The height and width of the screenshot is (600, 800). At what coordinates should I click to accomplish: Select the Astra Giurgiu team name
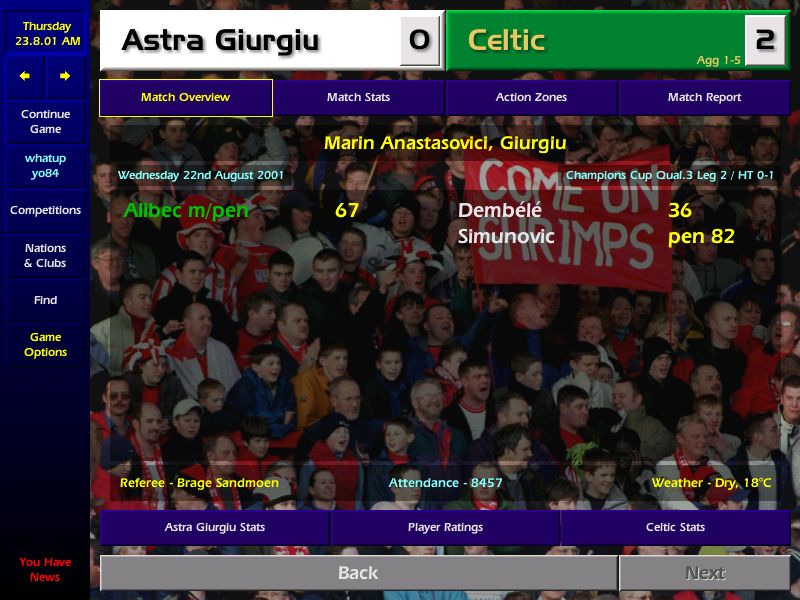(x=220, y=41)
